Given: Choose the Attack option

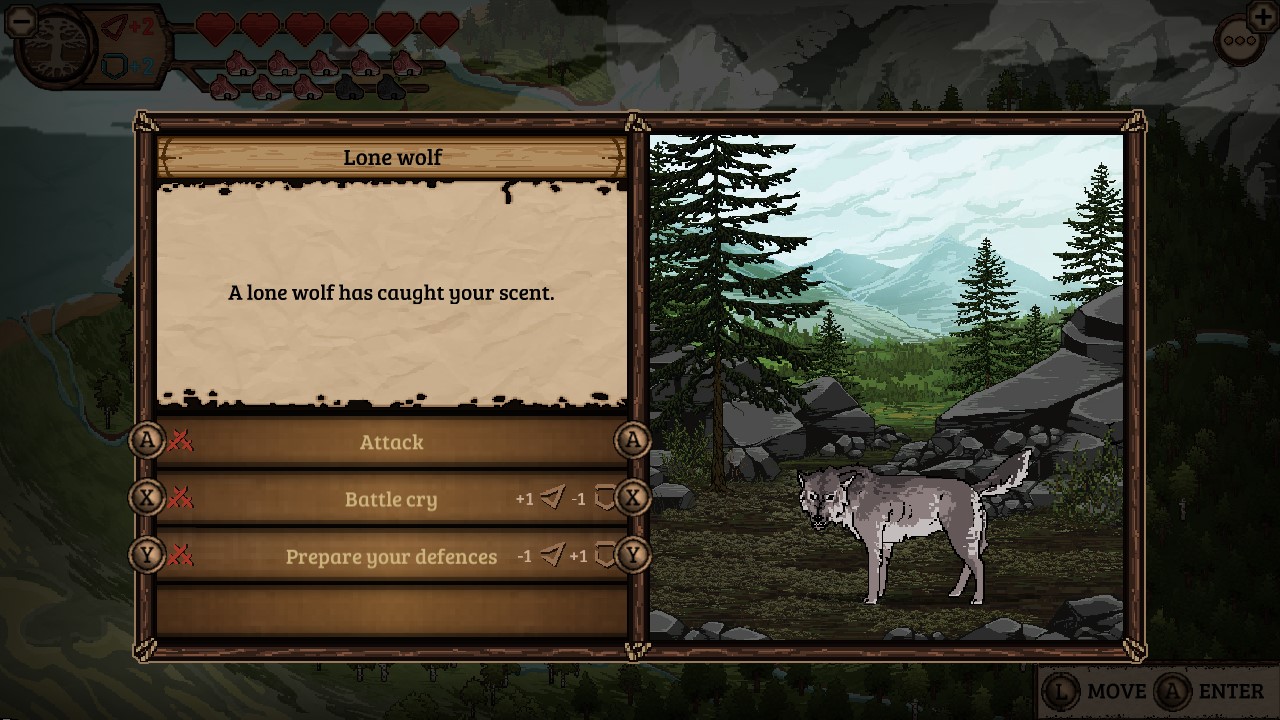Looking at the screenshot, I should coord(392,441).
